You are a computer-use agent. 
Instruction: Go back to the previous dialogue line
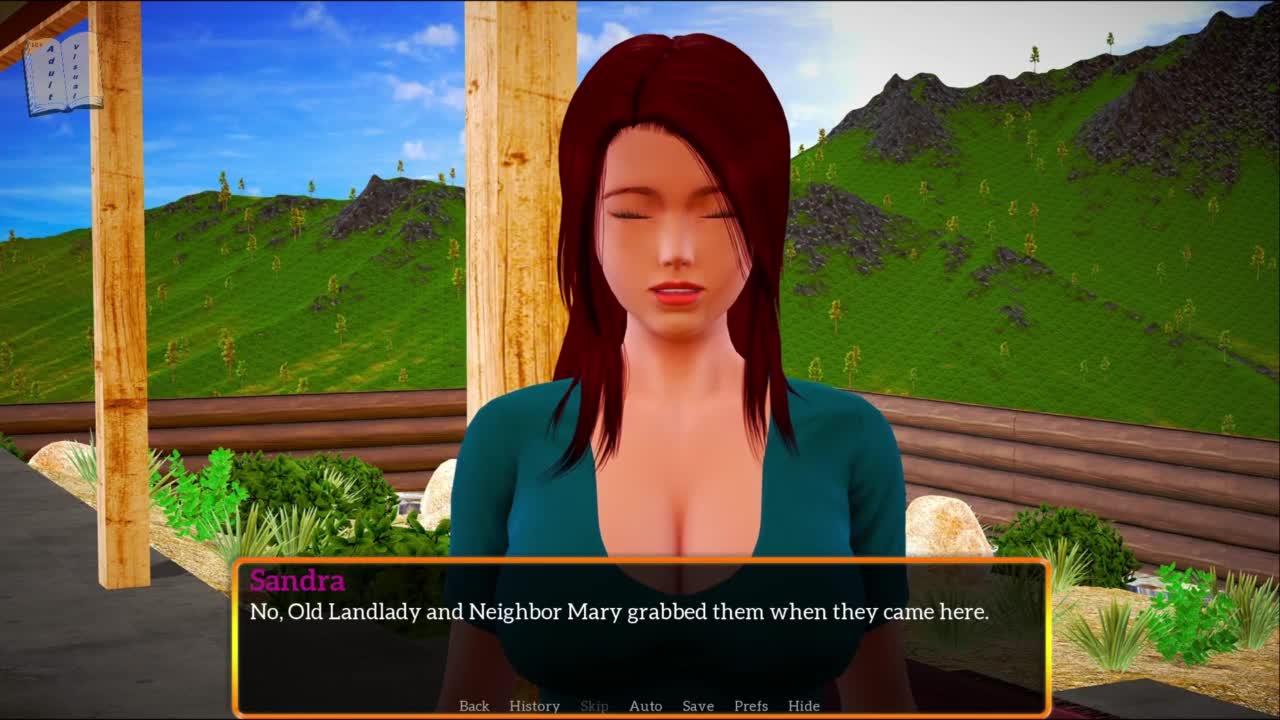coord(474,706)
